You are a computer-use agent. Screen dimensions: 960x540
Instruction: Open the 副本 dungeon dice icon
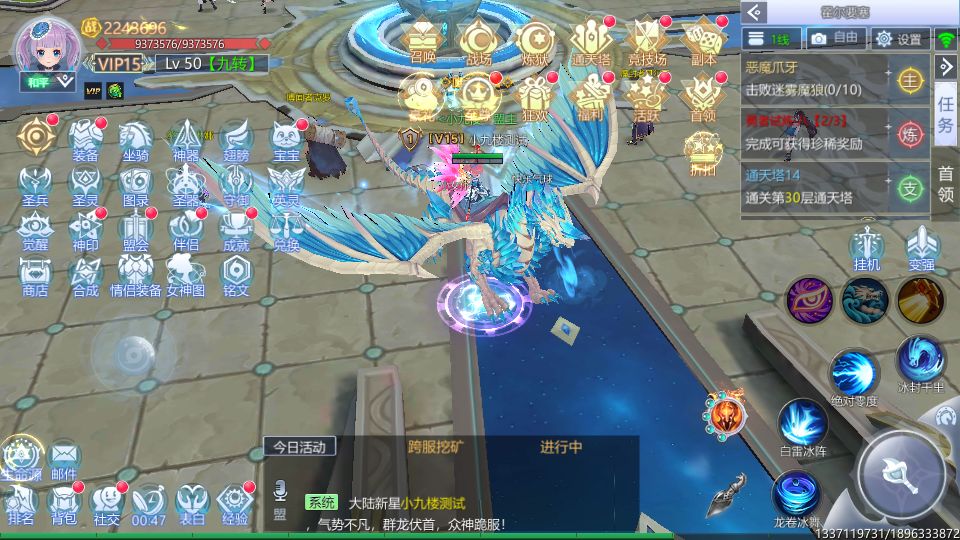tap(704, 42)
